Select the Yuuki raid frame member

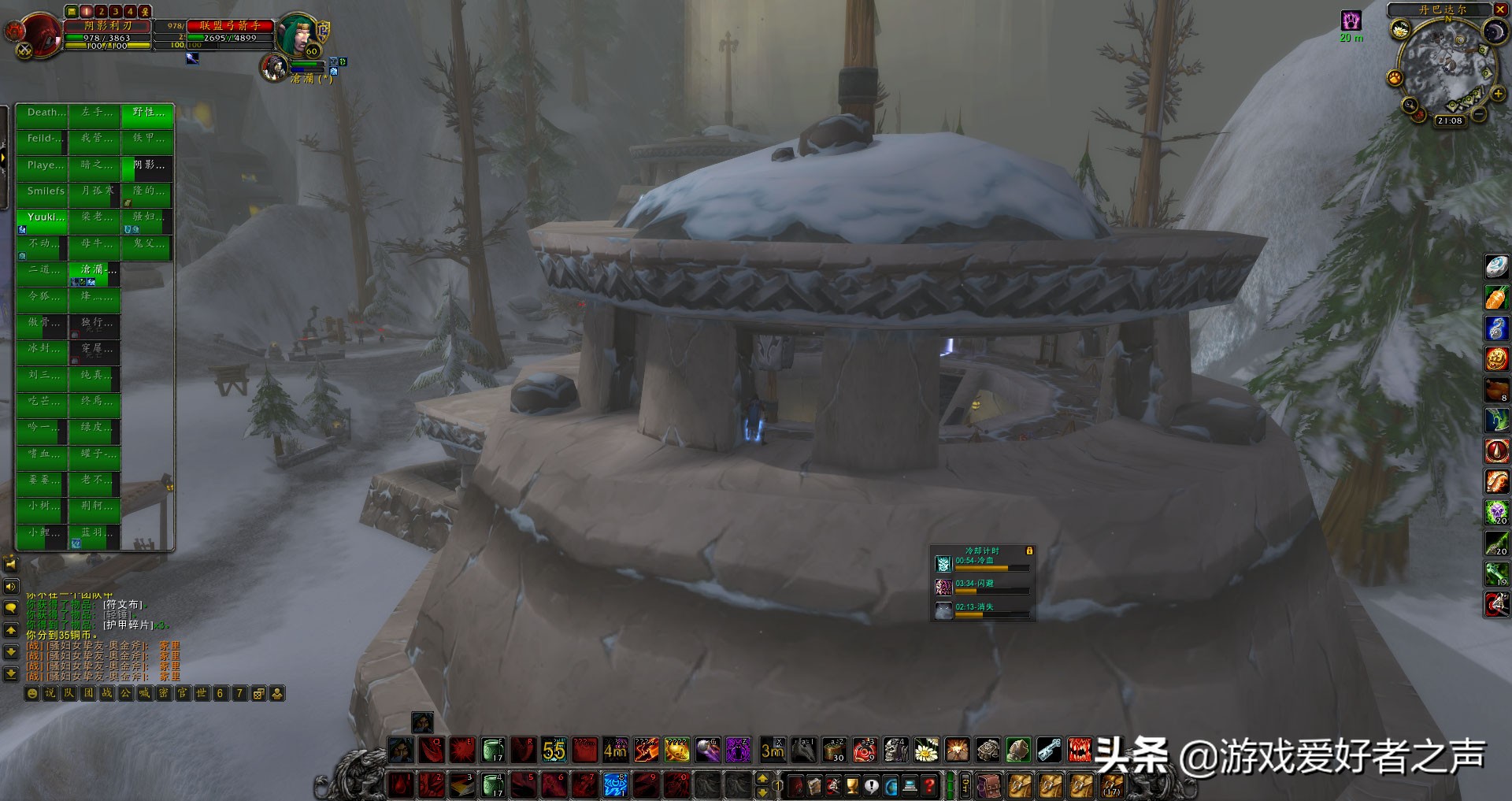pyautogui.click(x=42, y=217)
